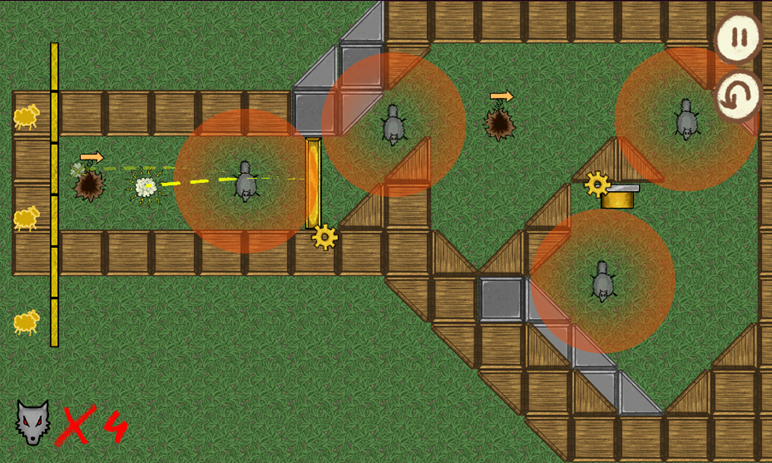Viewport: 772px width, 463px height.
Task: Pause the game
Action: [x=739, y=40]
